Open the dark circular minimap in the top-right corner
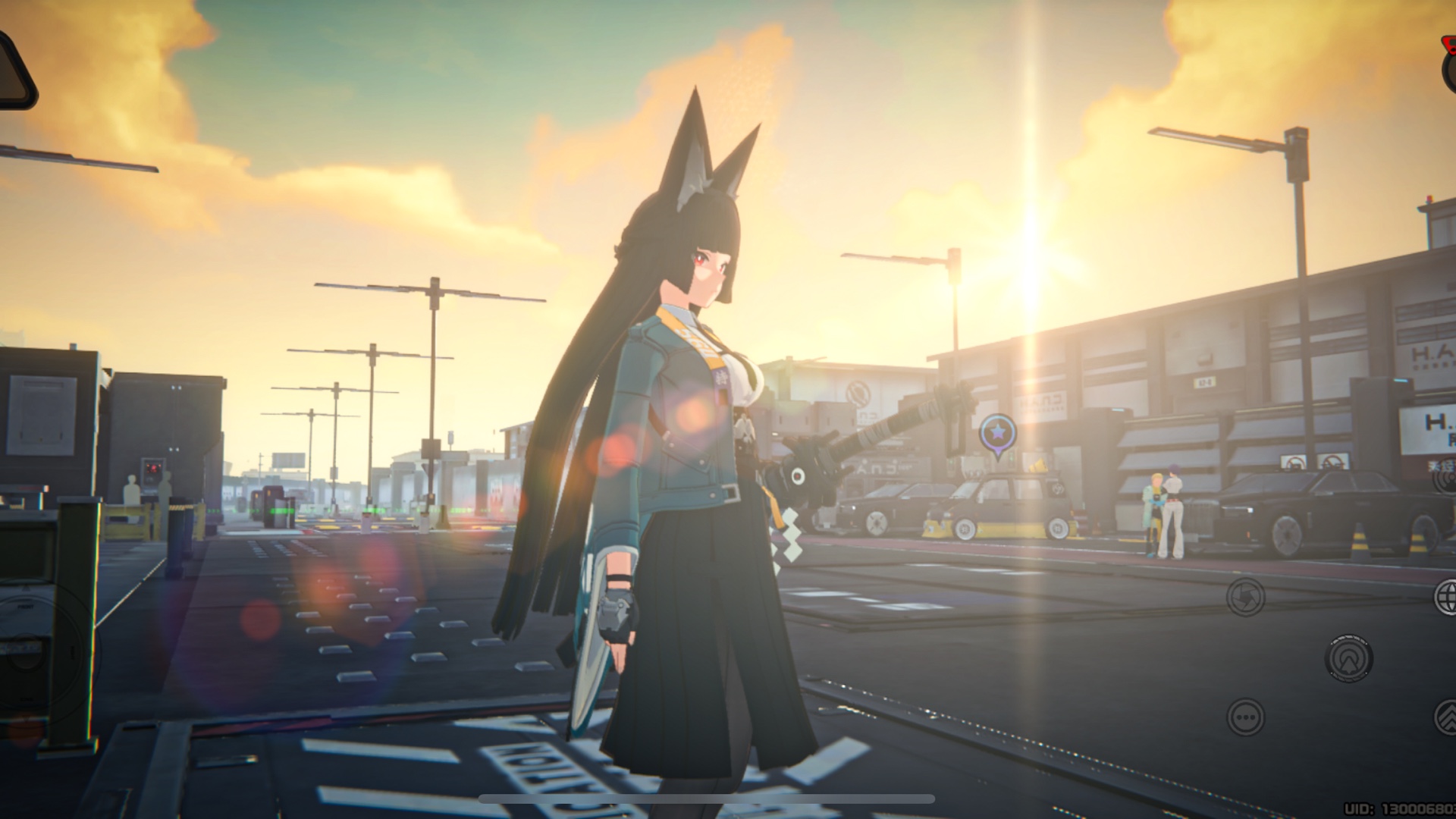The width and height of the screenshot is (1456, 819). [x=1450, y=76]
